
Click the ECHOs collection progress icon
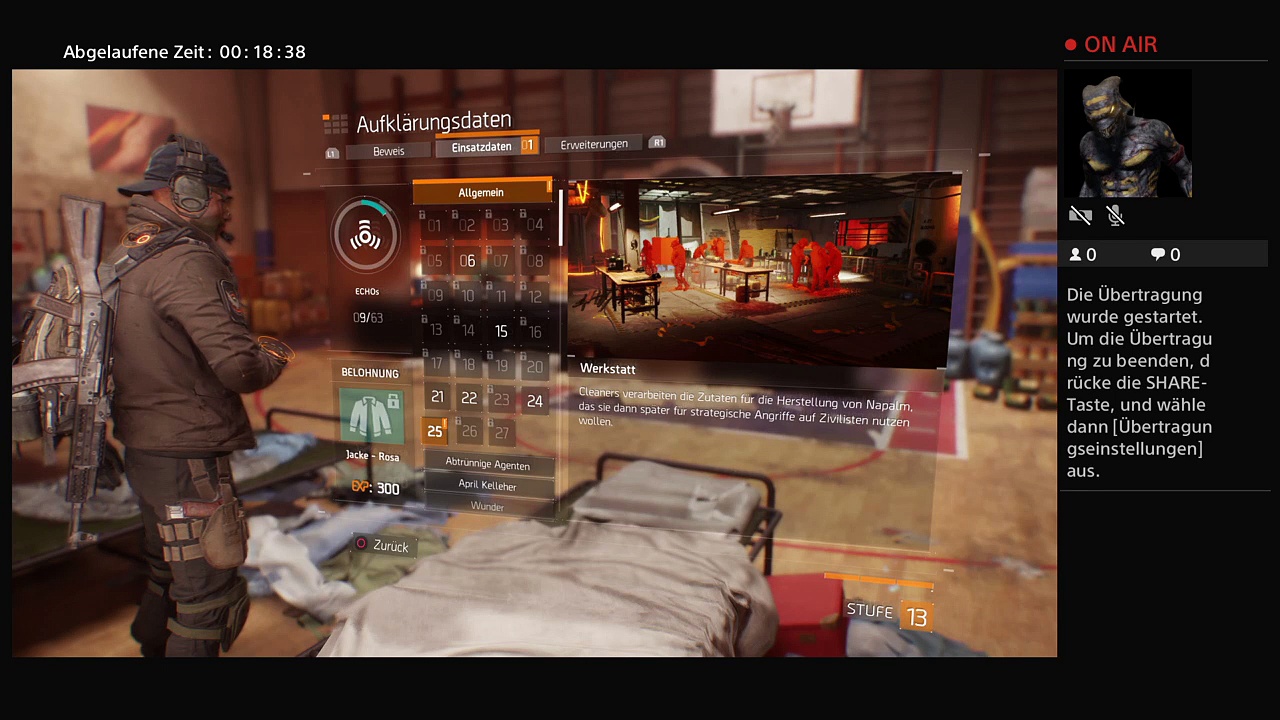(366, 236)
